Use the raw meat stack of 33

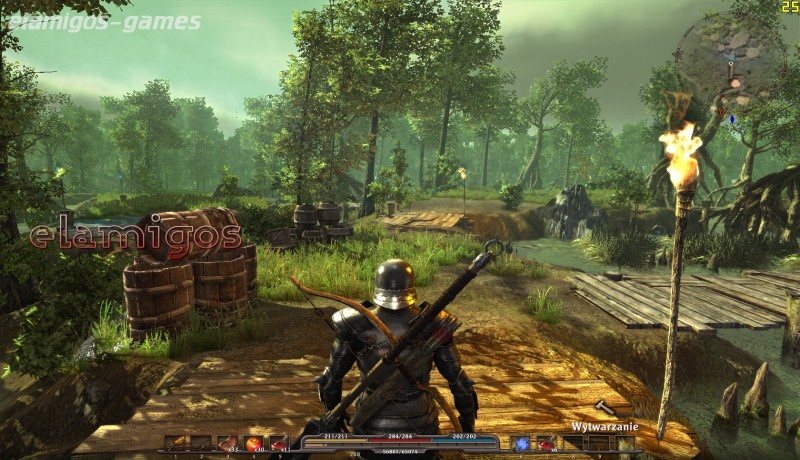coord(228,443)
